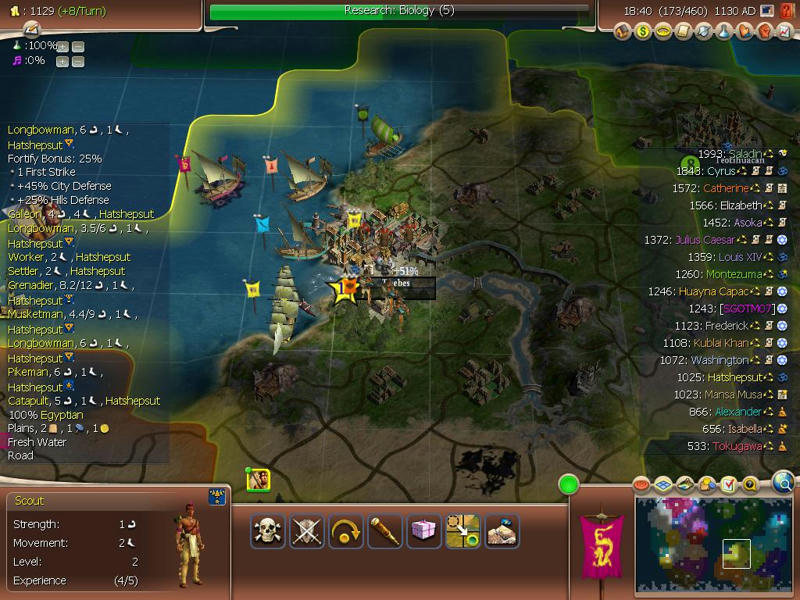Click the crossed swords skip-turn button
The image size is (800, 600).
tap(307, 530)
